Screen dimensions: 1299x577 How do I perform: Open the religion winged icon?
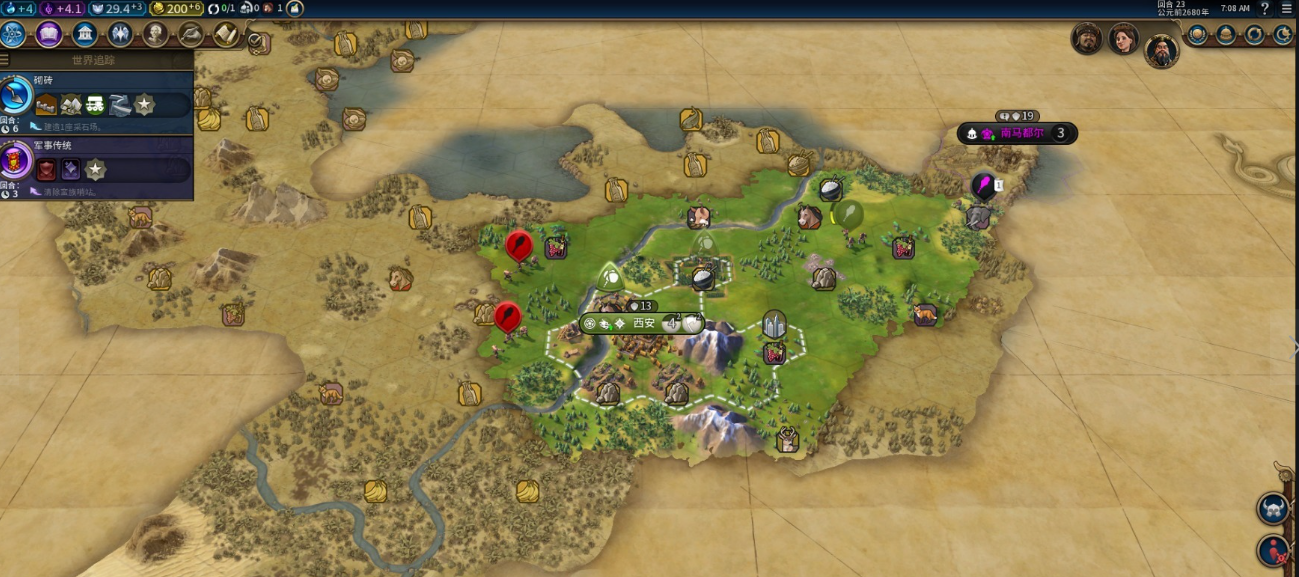[120, 34]
